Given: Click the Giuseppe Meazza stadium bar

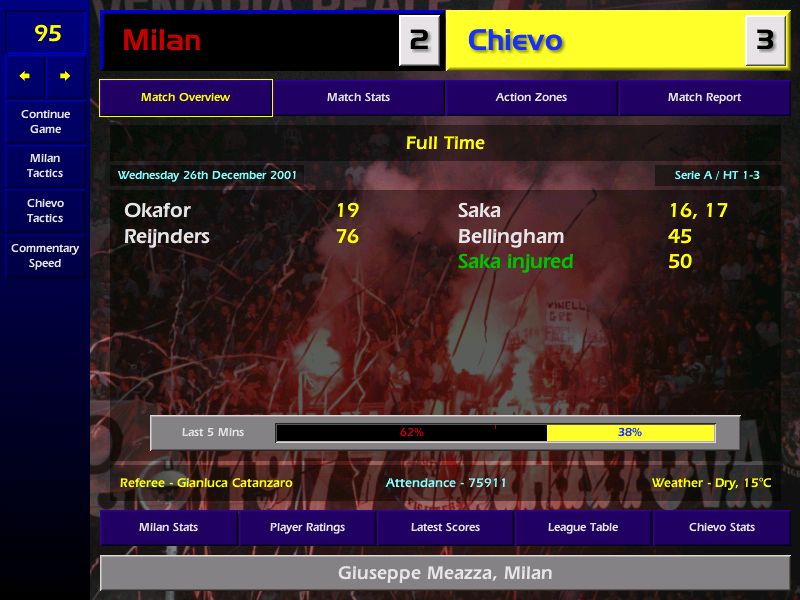Looking at the screenshot, I should click(445, 574).
